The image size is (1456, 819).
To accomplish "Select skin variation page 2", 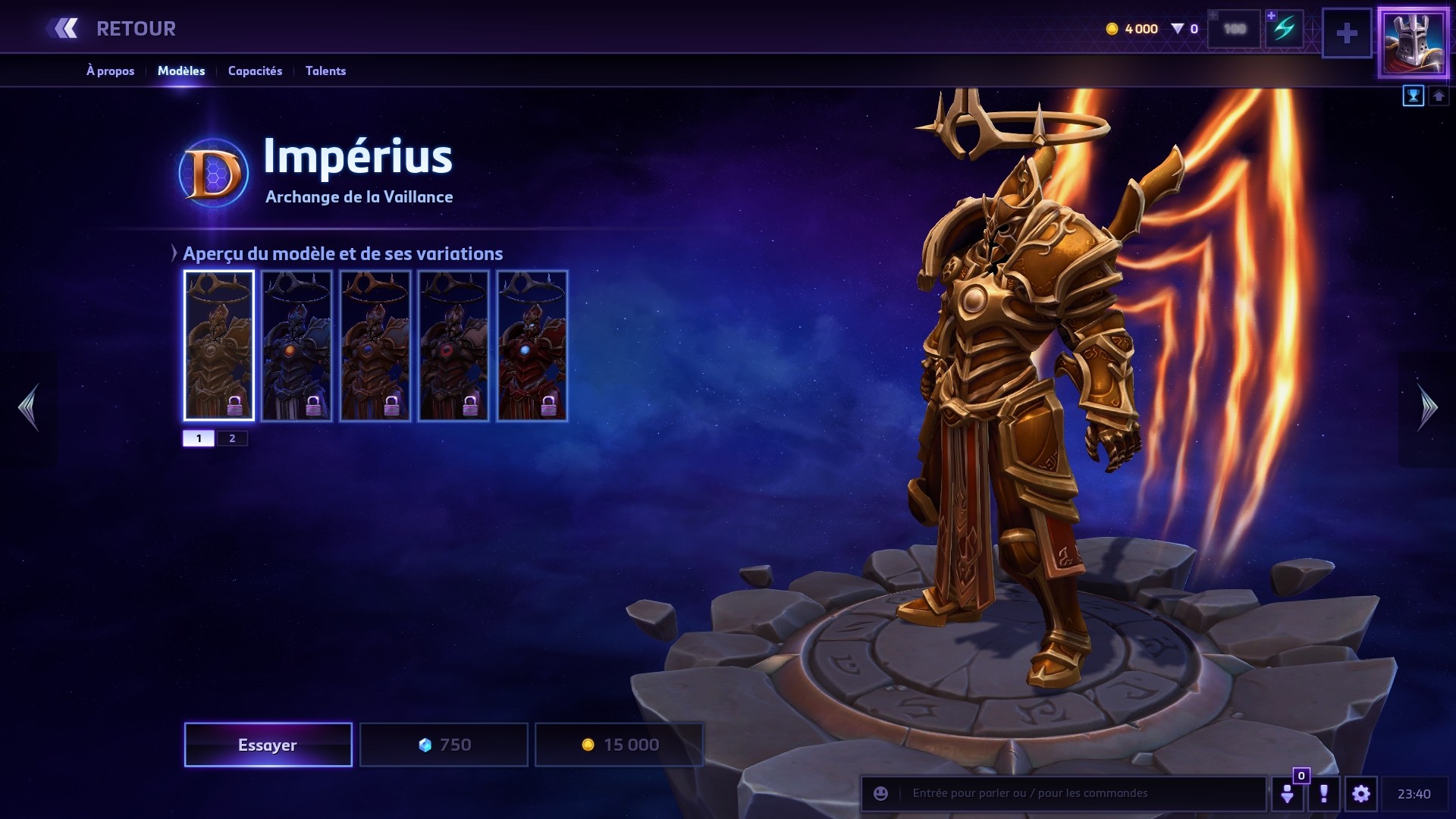I will pyautogui.click(x=233, y=438).
